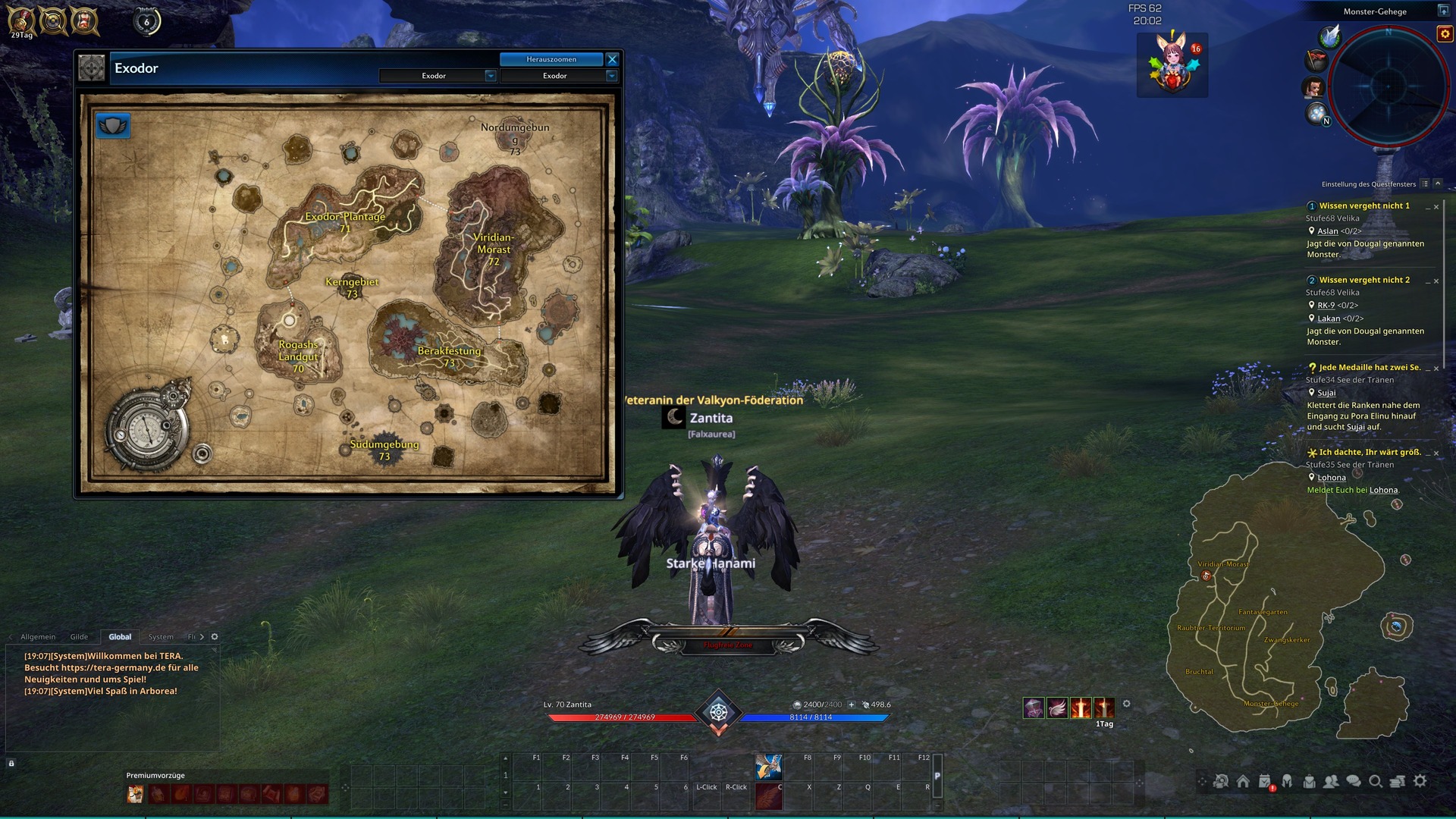This screenshot has height=819, width=1456.
Task: Open the quest 'Wissen vergeht nicht 1'
Action: point(1364,206)
